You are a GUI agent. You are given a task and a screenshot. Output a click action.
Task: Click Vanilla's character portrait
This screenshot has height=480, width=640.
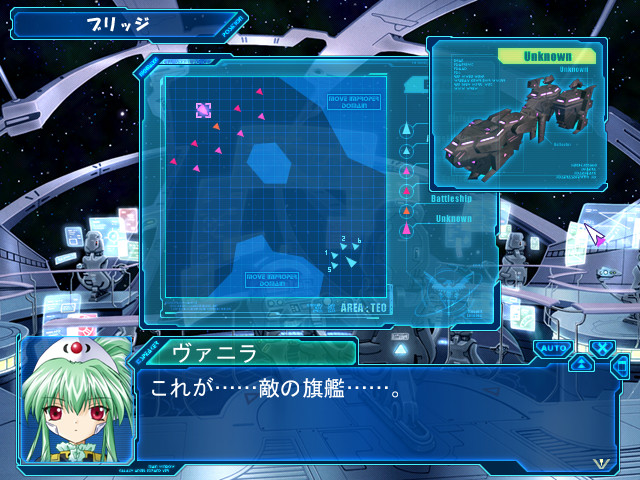[75, 400]
